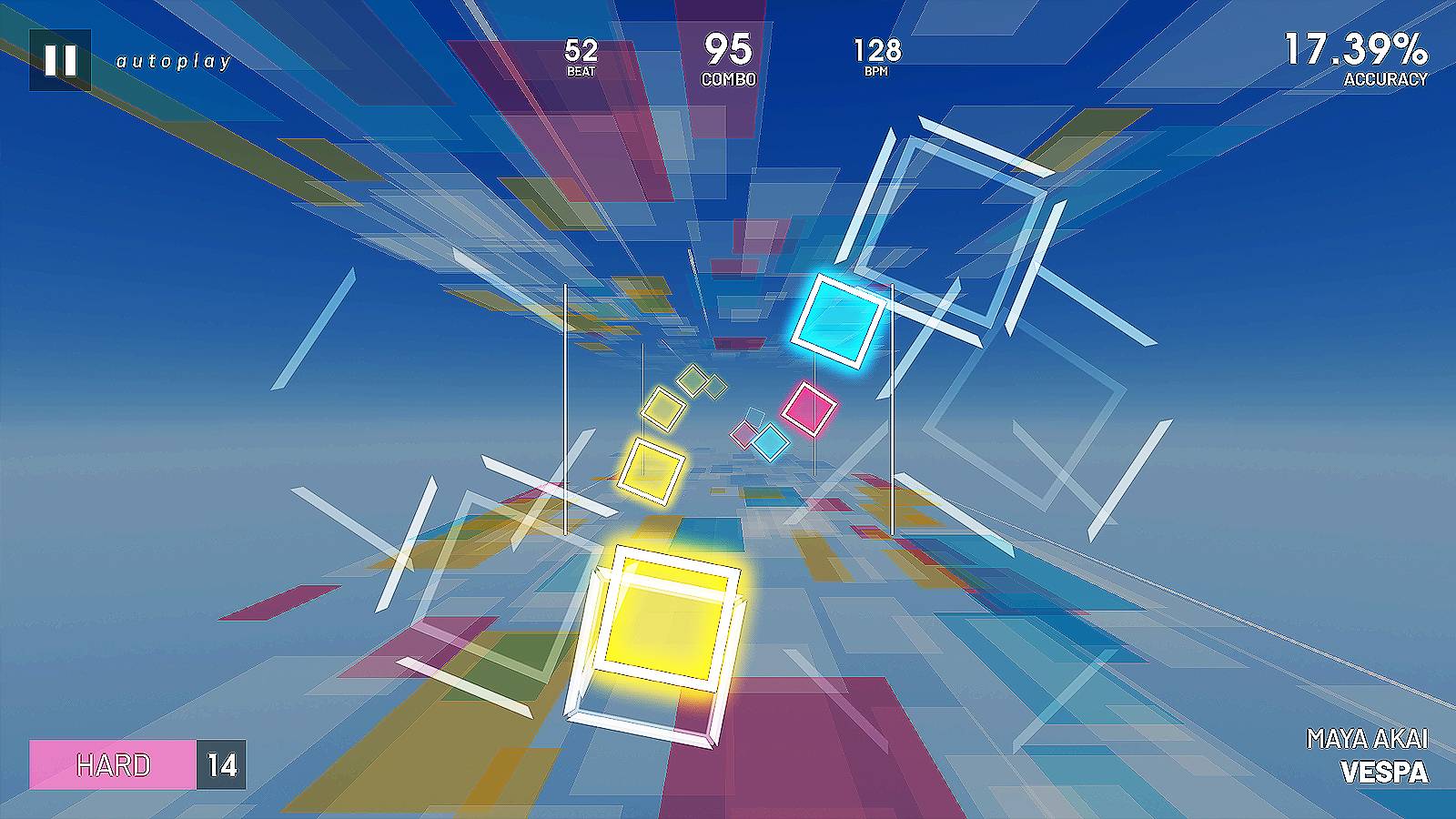
Task: Expand the BEAT counter showing 52
Action: pyautogui.click(x=581, y=53)
